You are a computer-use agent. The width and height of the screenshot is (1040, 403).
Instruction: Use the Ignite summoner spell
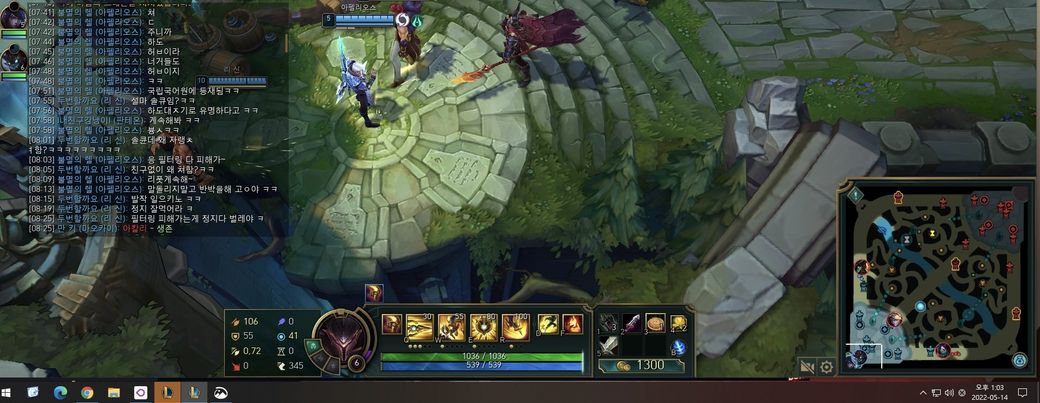point(571,325)
